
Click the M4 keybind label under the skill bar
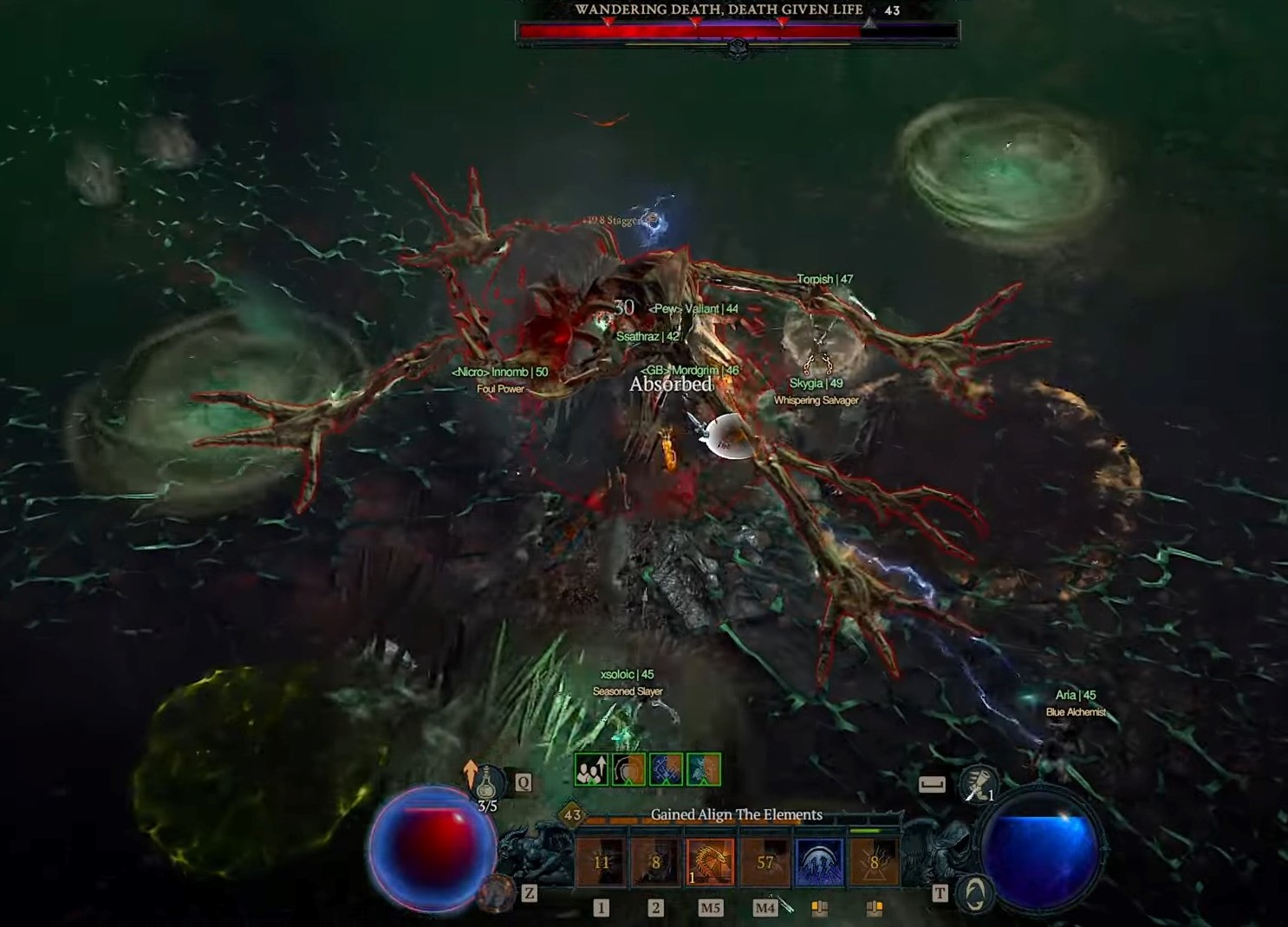tap(764, 907)
